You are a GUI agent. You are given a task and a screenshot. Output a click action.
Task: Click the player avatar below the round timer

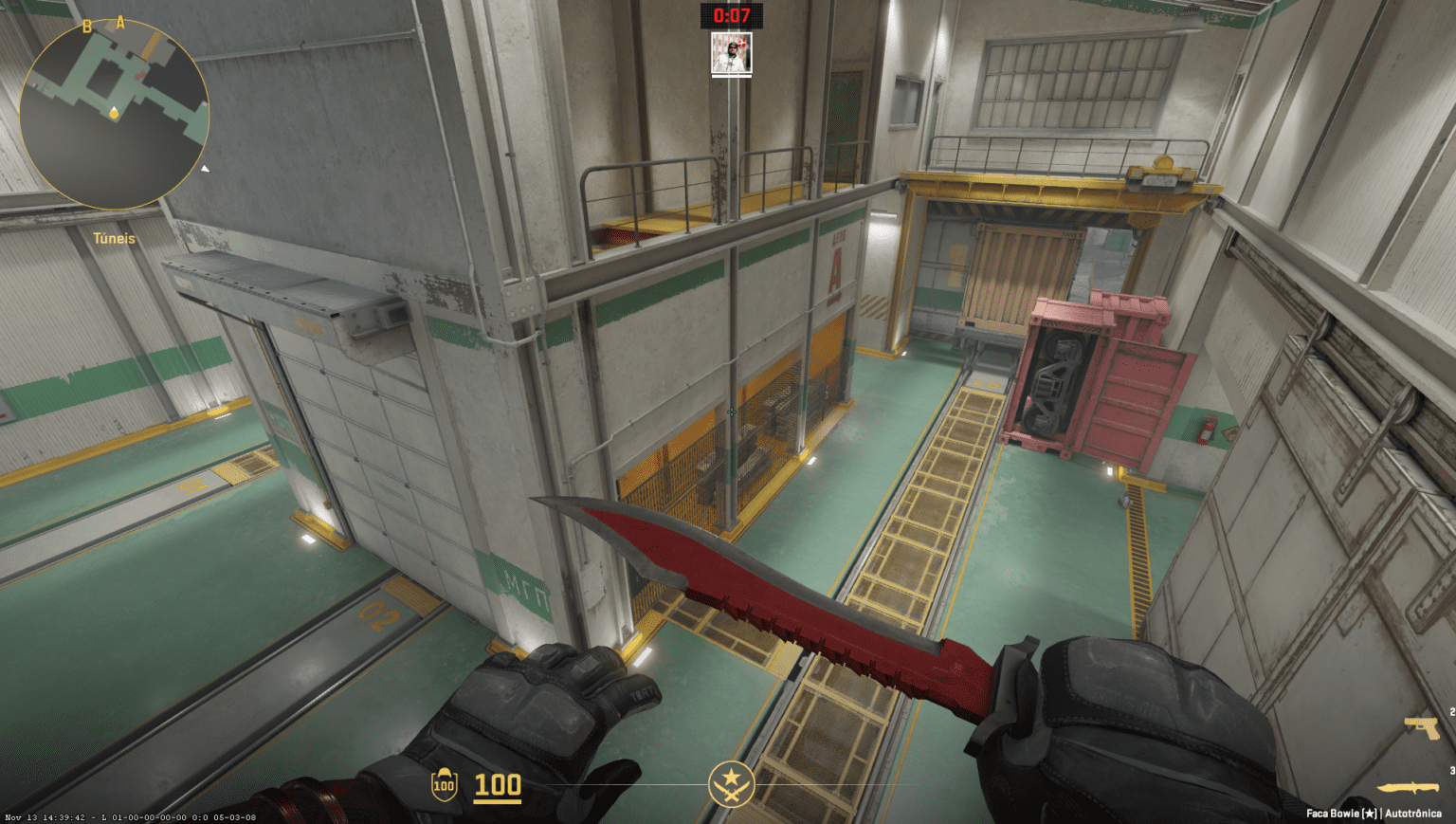730,52
